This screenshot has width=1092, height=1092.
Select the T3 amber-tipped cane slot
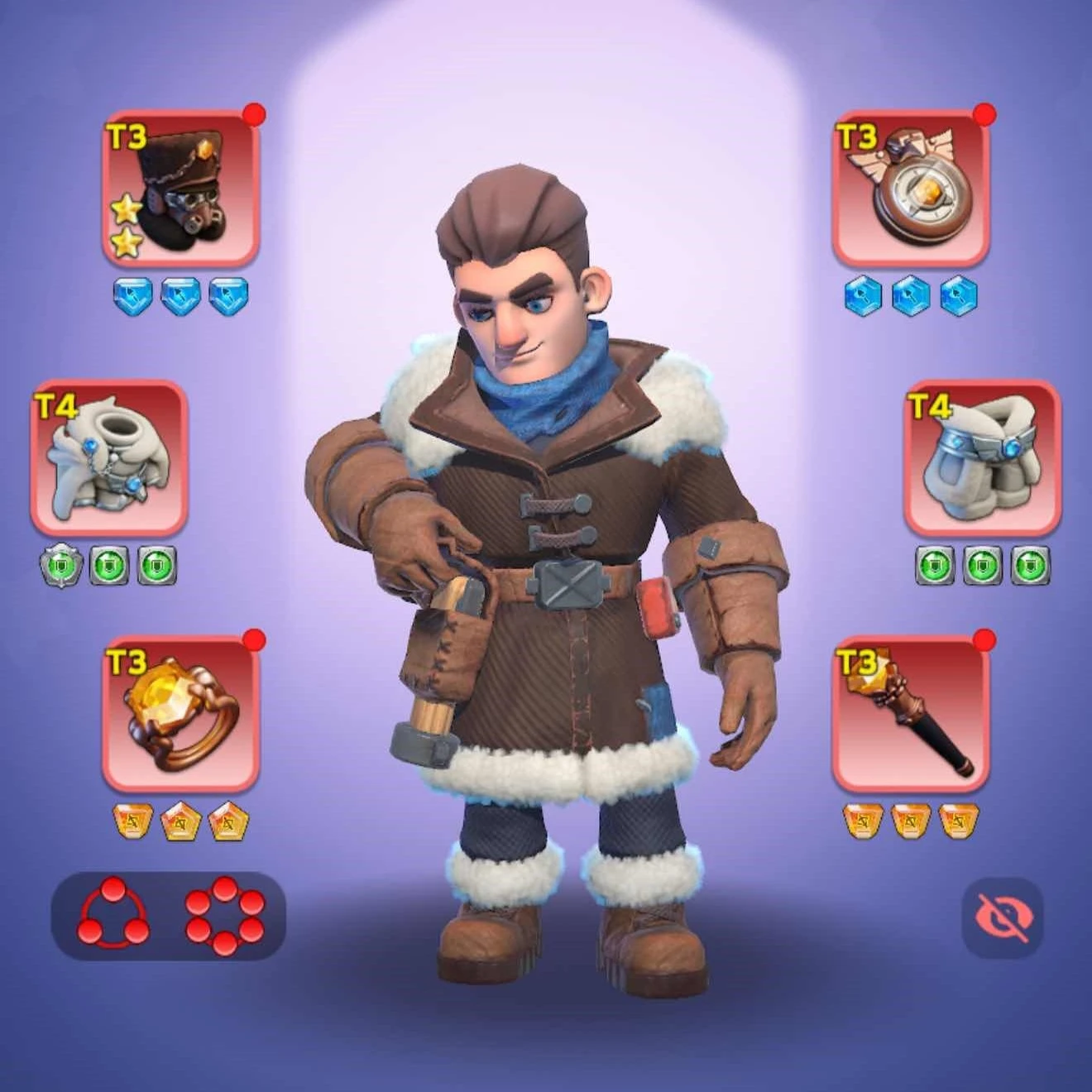(x=910, y=714)
